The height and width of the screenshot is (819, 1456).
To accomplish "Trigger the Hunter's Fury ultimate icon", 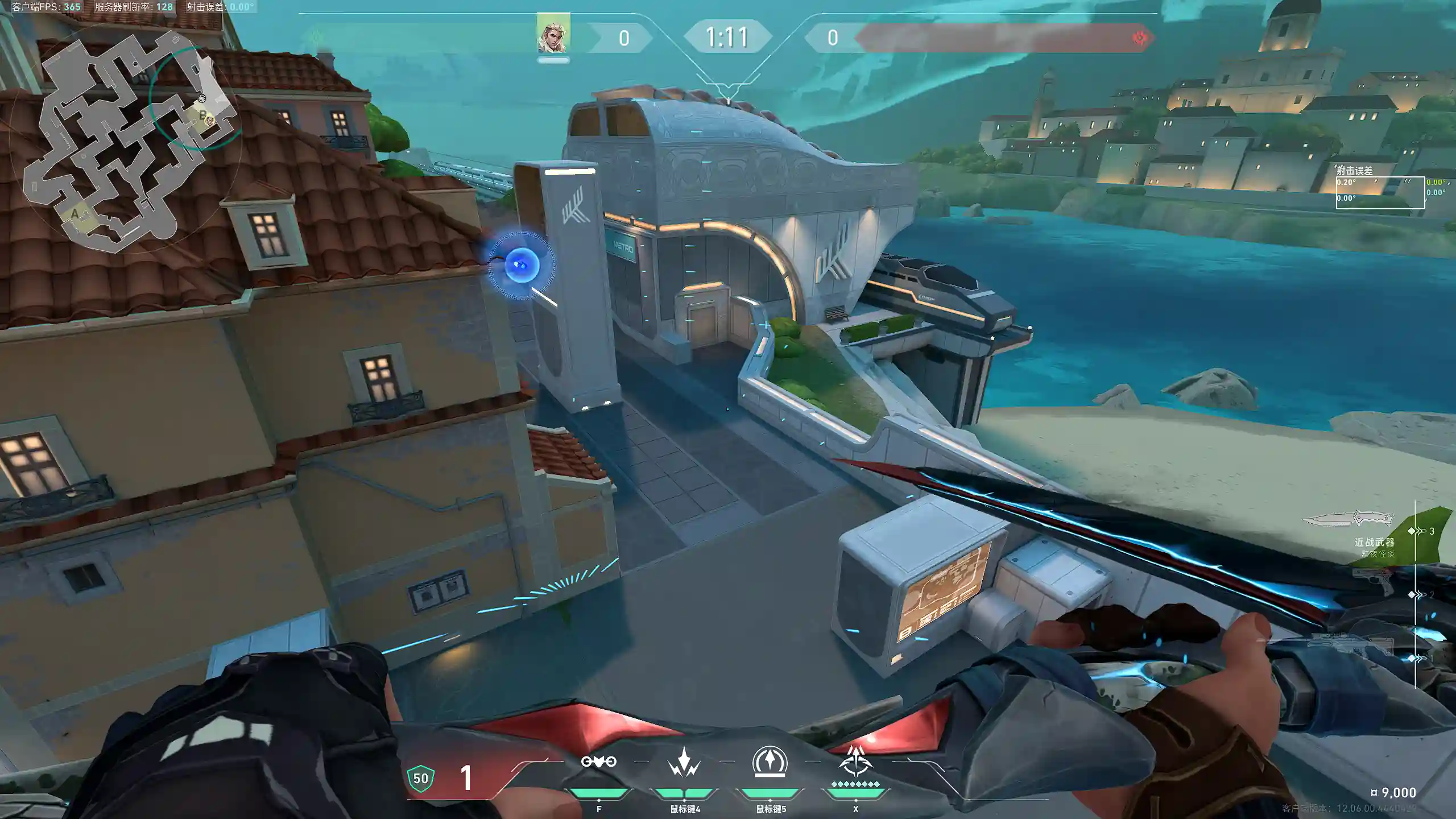I will (855, 762).
